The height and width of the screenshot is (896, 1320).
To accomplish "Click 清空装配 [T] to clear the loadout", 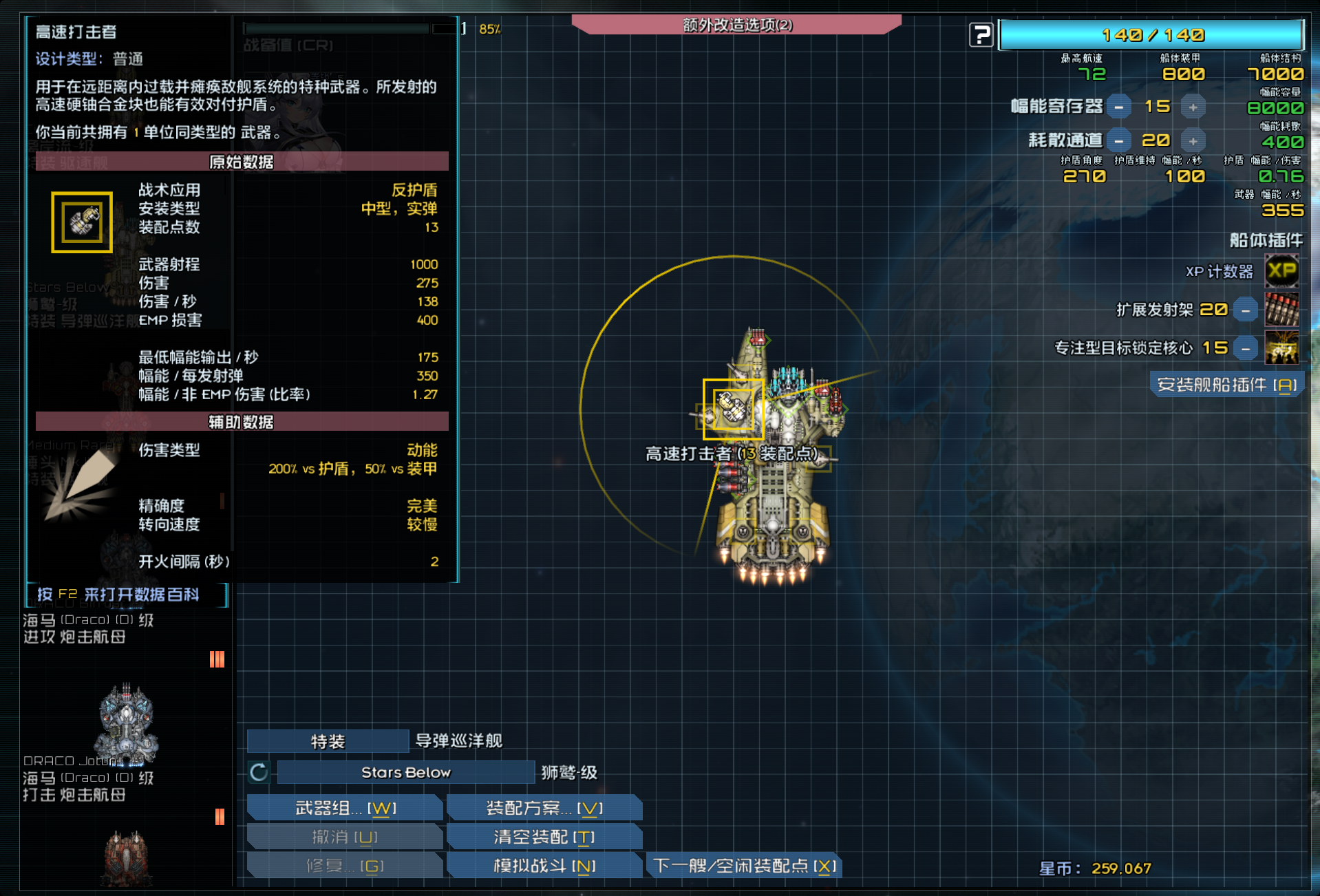I will (544, 837).
